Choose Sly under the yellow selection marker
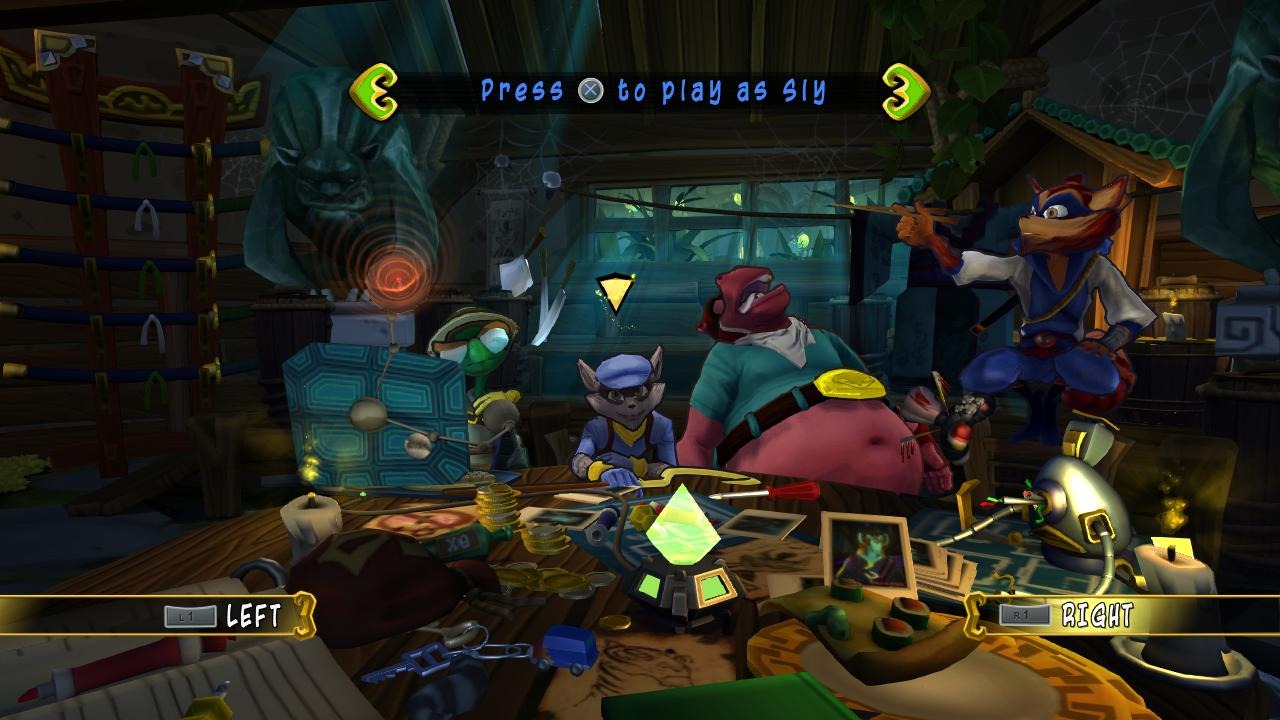Image resolution: width=1280 pixels, height=720 pixels. (x=613, y=420)
